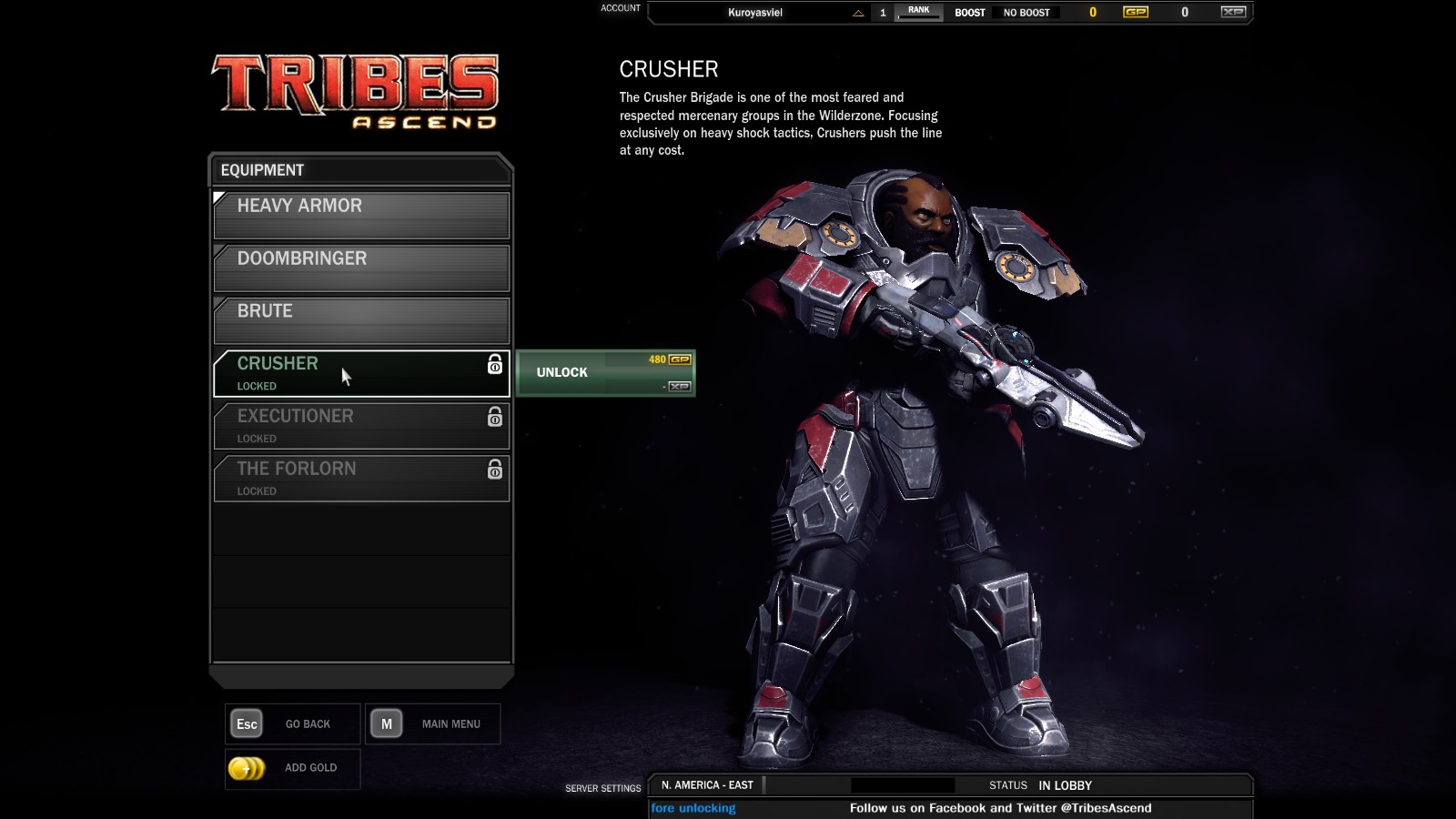Select the DOOMBRINGER loadout
The height and width of the screenshot is (819, 1456).
click(x=360, y=268)
